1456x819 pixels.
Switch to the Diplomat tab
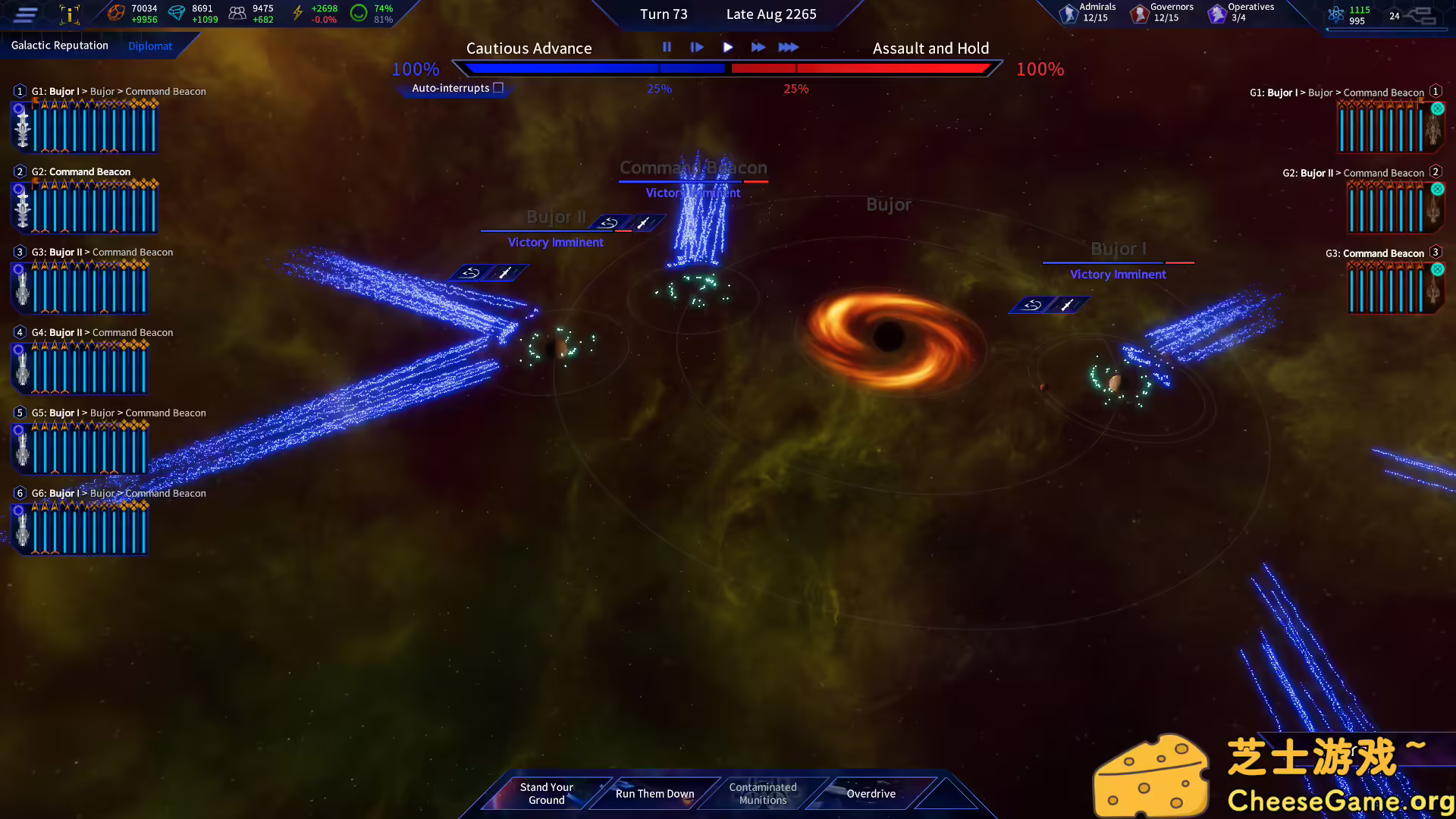point(149,45)
